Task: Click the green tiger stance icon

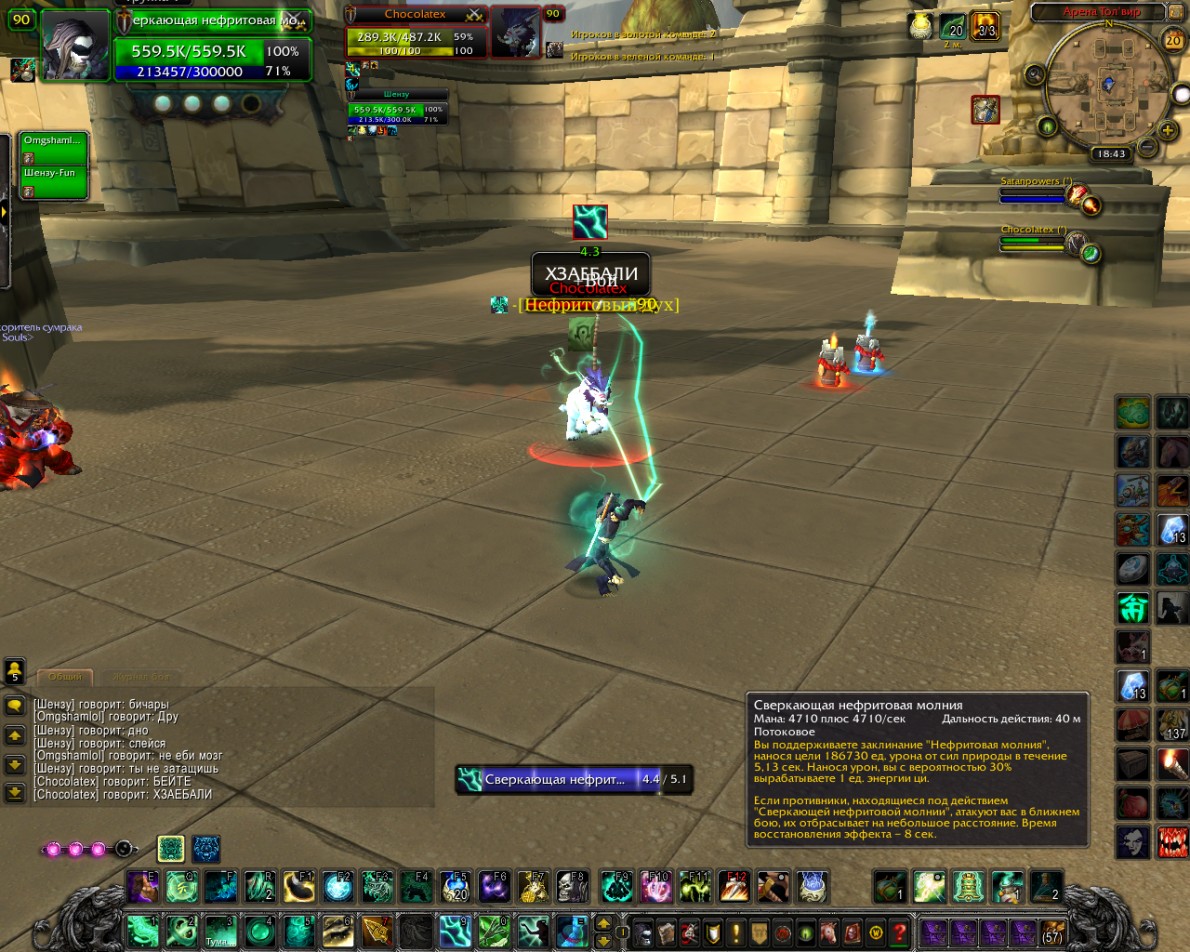Action: tap(170, 849)
